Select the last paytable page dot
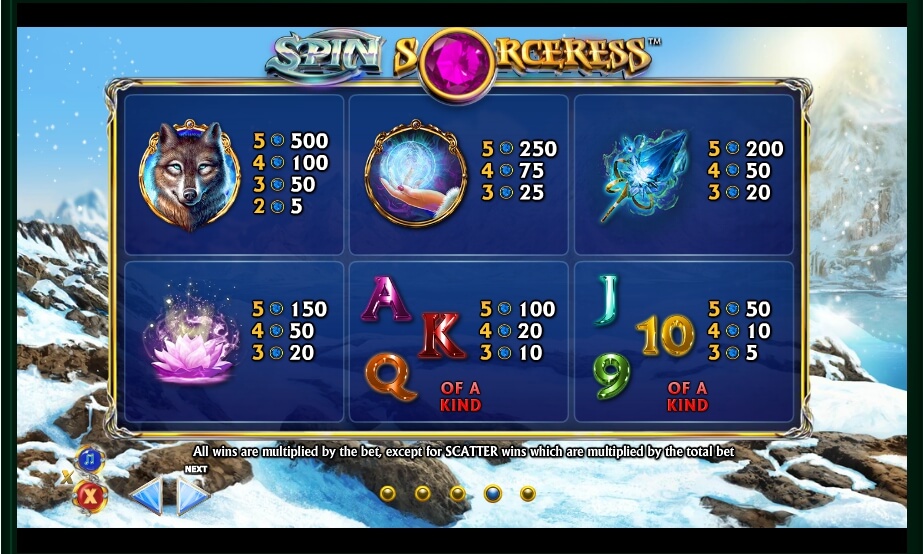 point(528,493)
